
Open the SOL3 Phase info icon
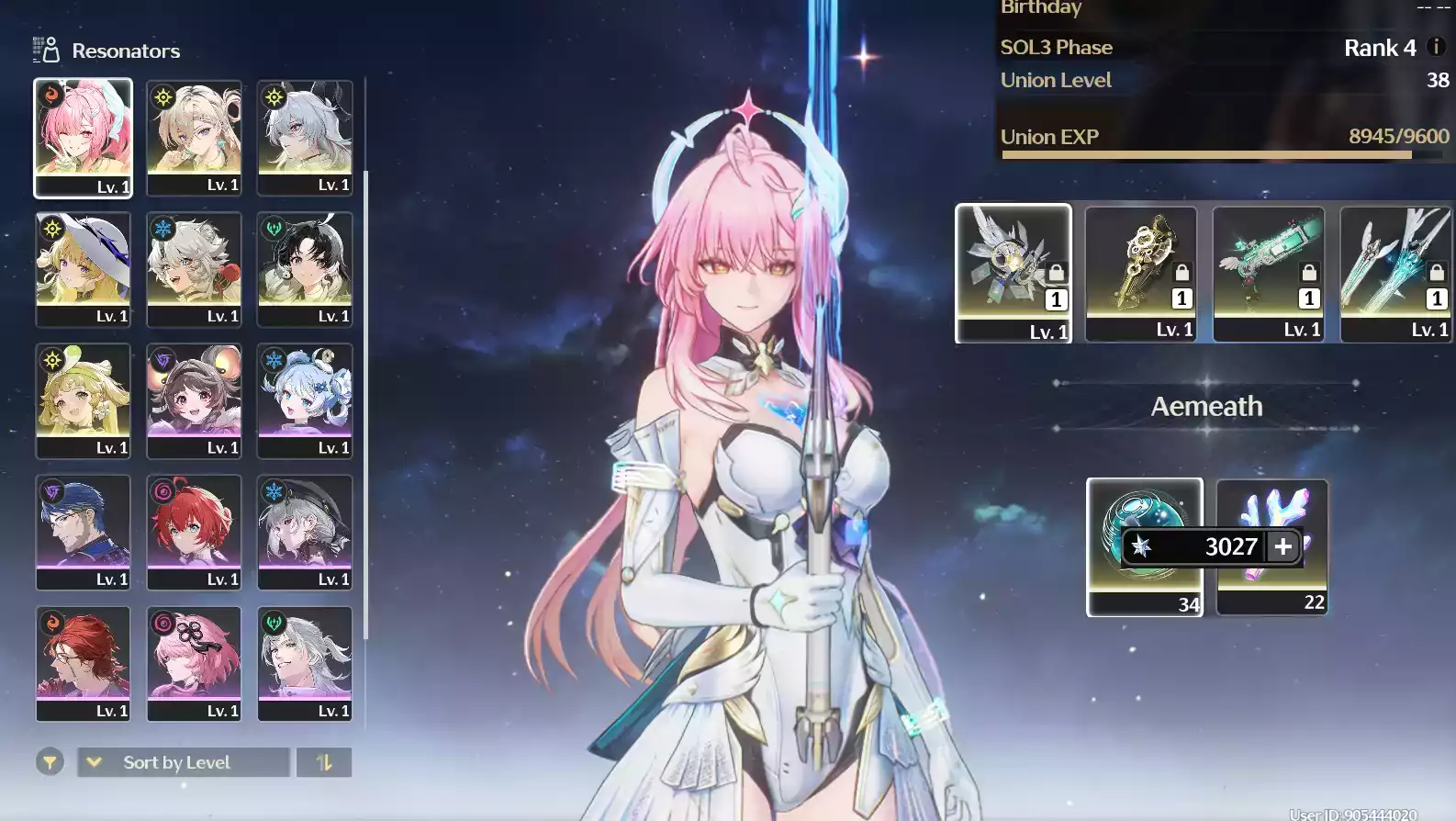coord(1437,47)
